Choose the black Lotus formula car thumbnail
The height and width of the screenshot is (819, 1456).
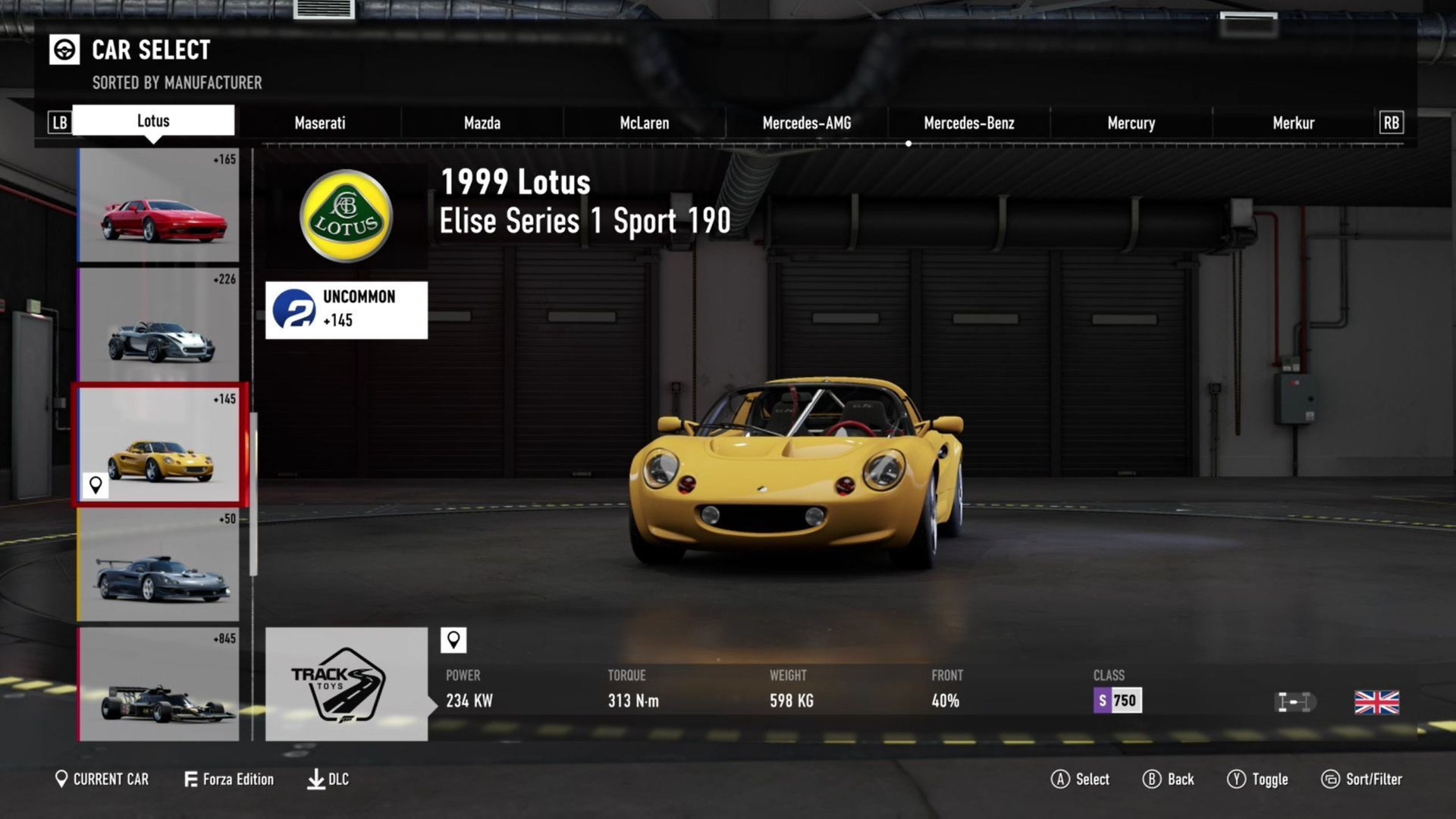pos(158,684)
